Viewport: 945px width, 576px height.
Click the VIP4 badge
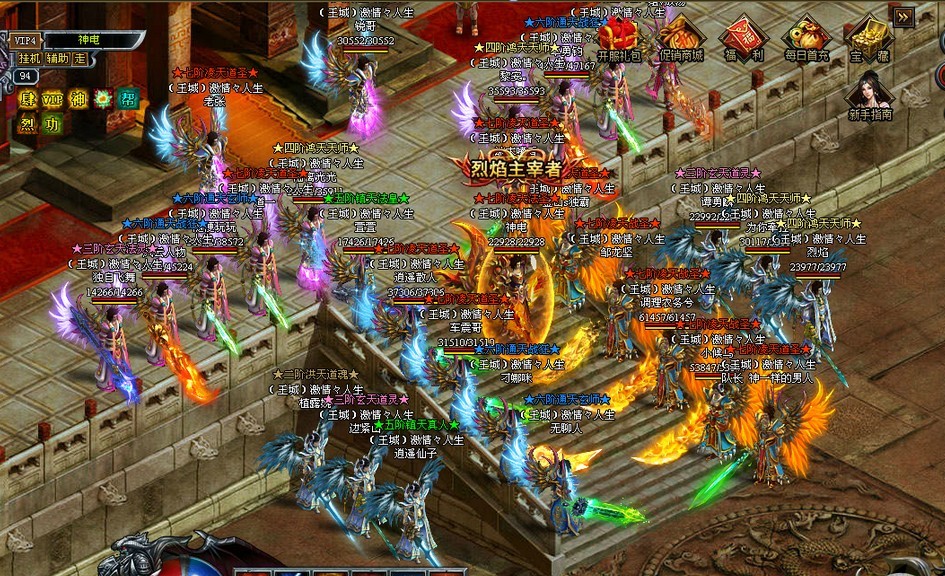pyautogui.click(x=24, y=40)
